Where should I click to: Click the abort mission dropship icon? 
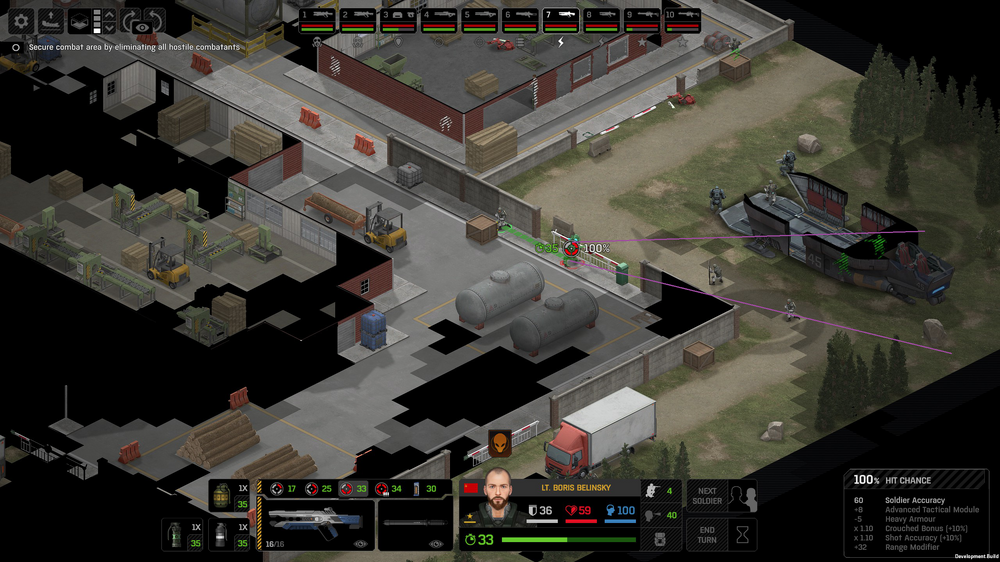50,20
